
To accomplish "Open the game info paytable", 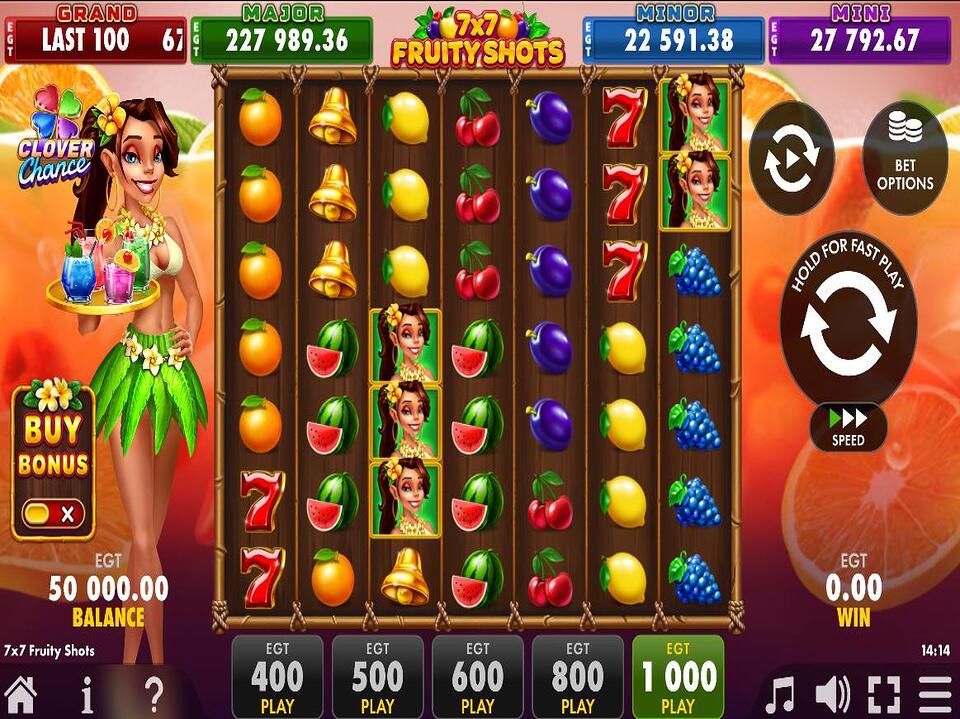I will click(88, 693).
